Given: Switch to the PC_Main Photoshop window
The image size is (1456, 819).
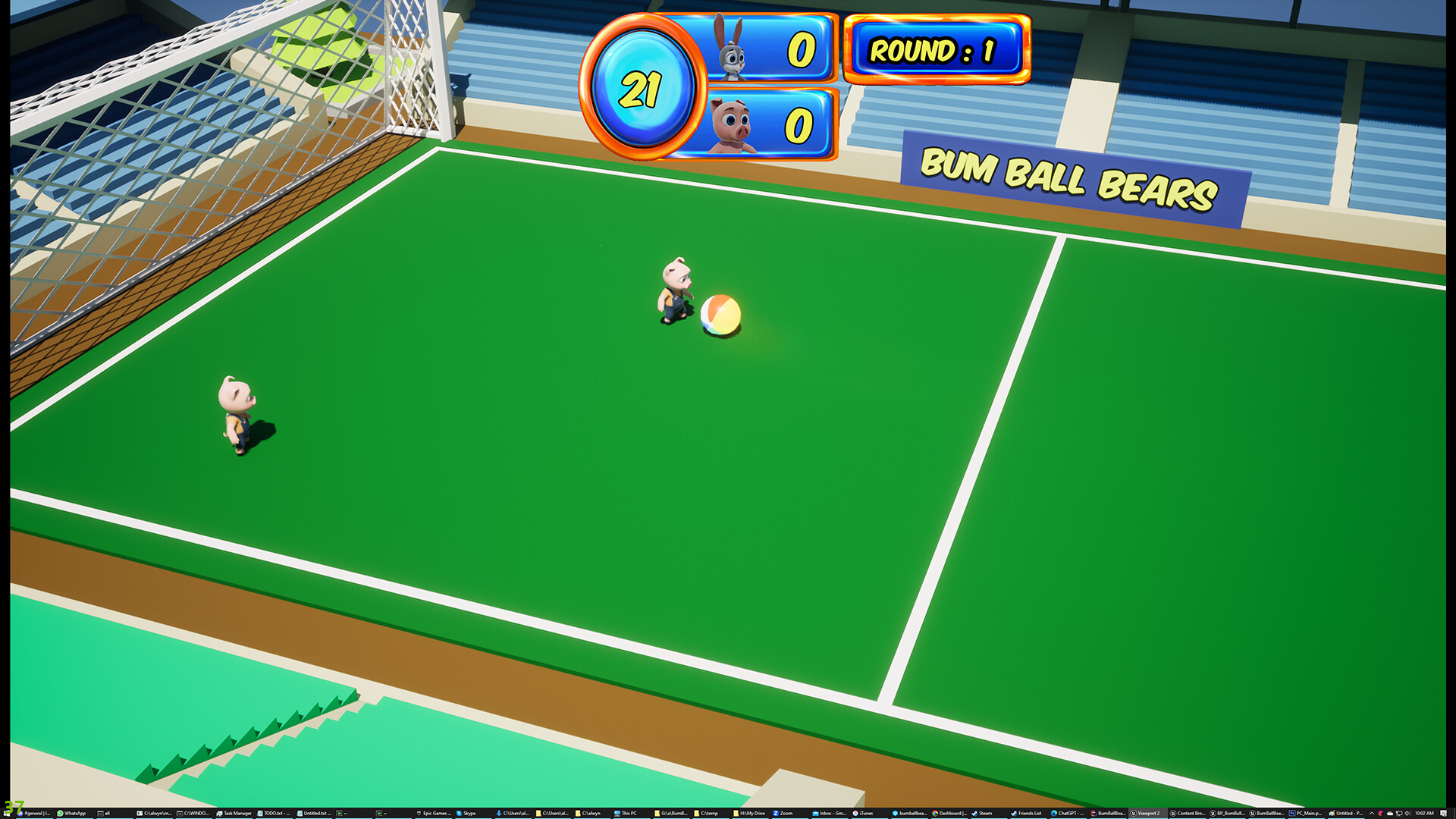Looking at the screenshot, I should point(1307,812).
